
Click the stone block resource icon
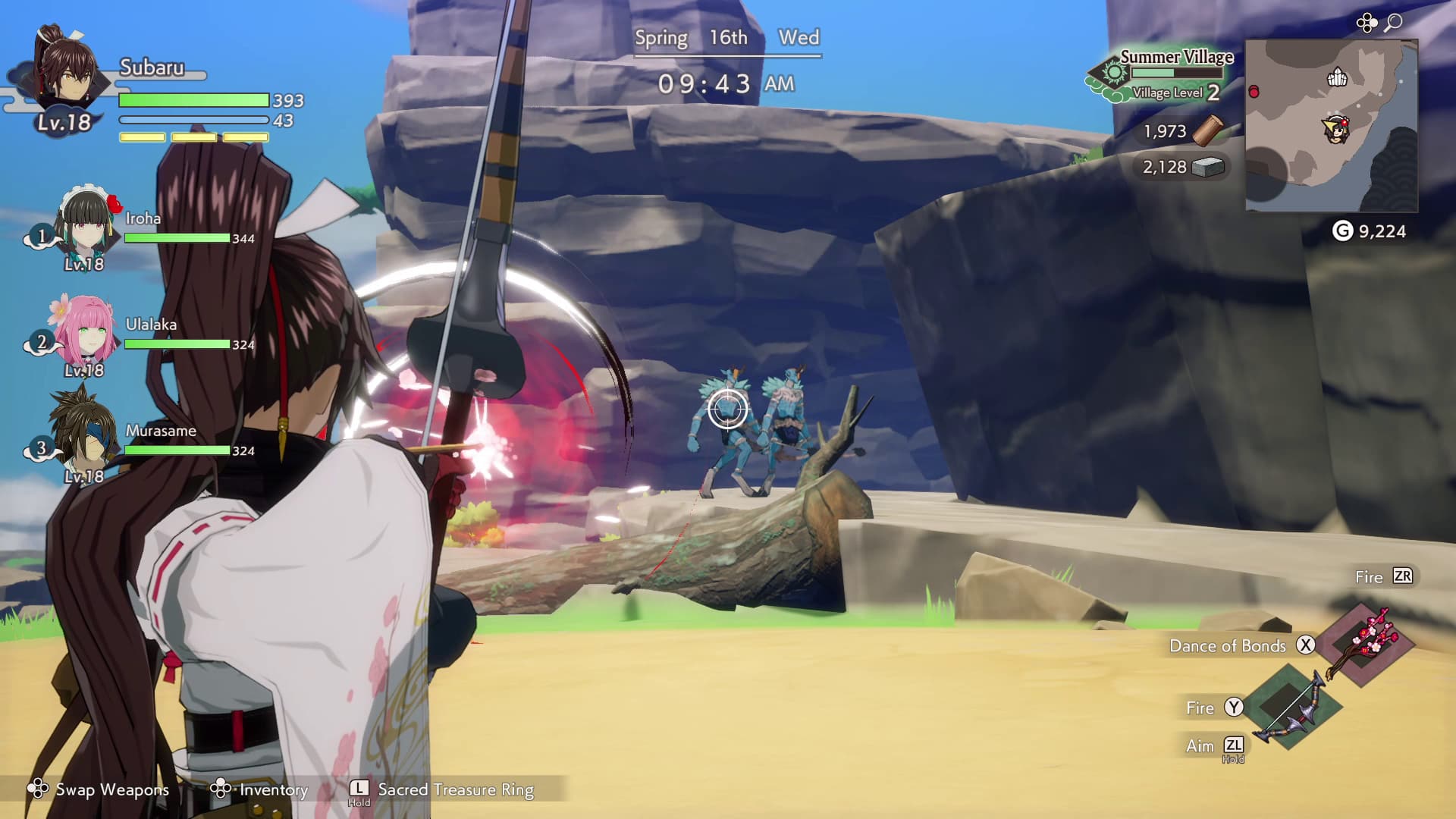pyautogui.click(x=1208, y=167)
